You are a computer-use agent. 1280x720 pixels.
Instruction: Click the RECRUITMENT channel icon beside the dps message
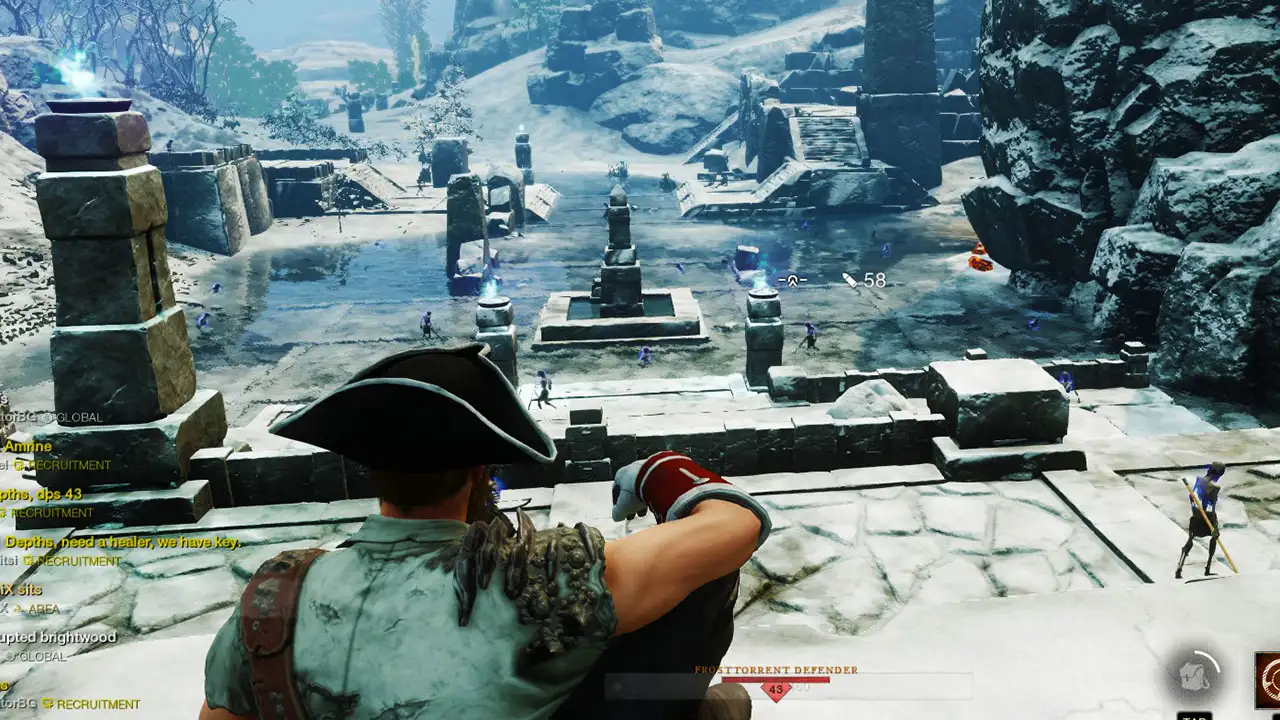click(4, 512)
